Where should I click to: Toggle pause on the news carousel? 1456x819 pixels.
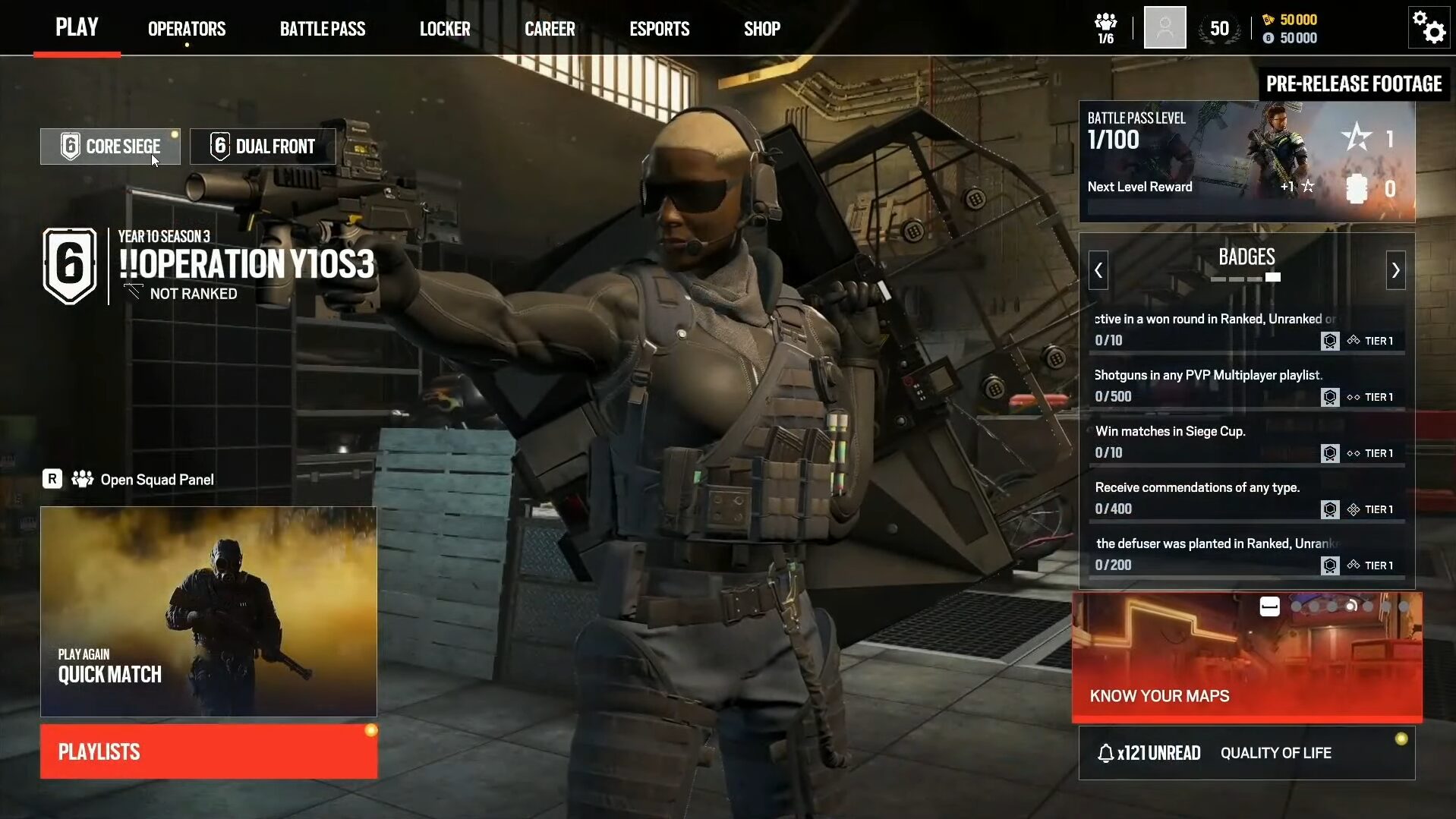click(x=1268, y=606)
